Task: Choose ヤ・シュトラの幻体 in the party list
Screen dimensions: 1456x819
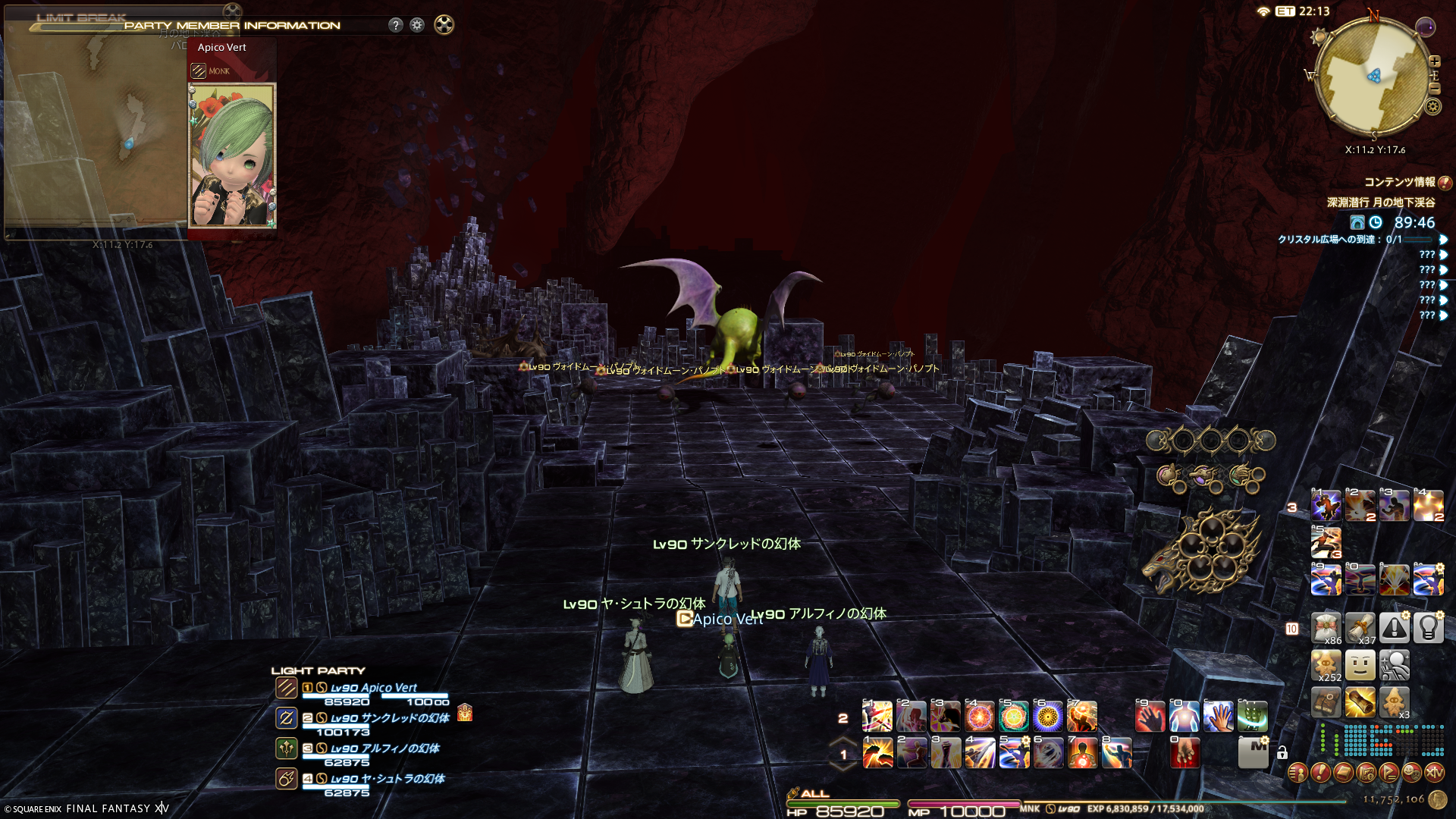Action: coord(387,779)
